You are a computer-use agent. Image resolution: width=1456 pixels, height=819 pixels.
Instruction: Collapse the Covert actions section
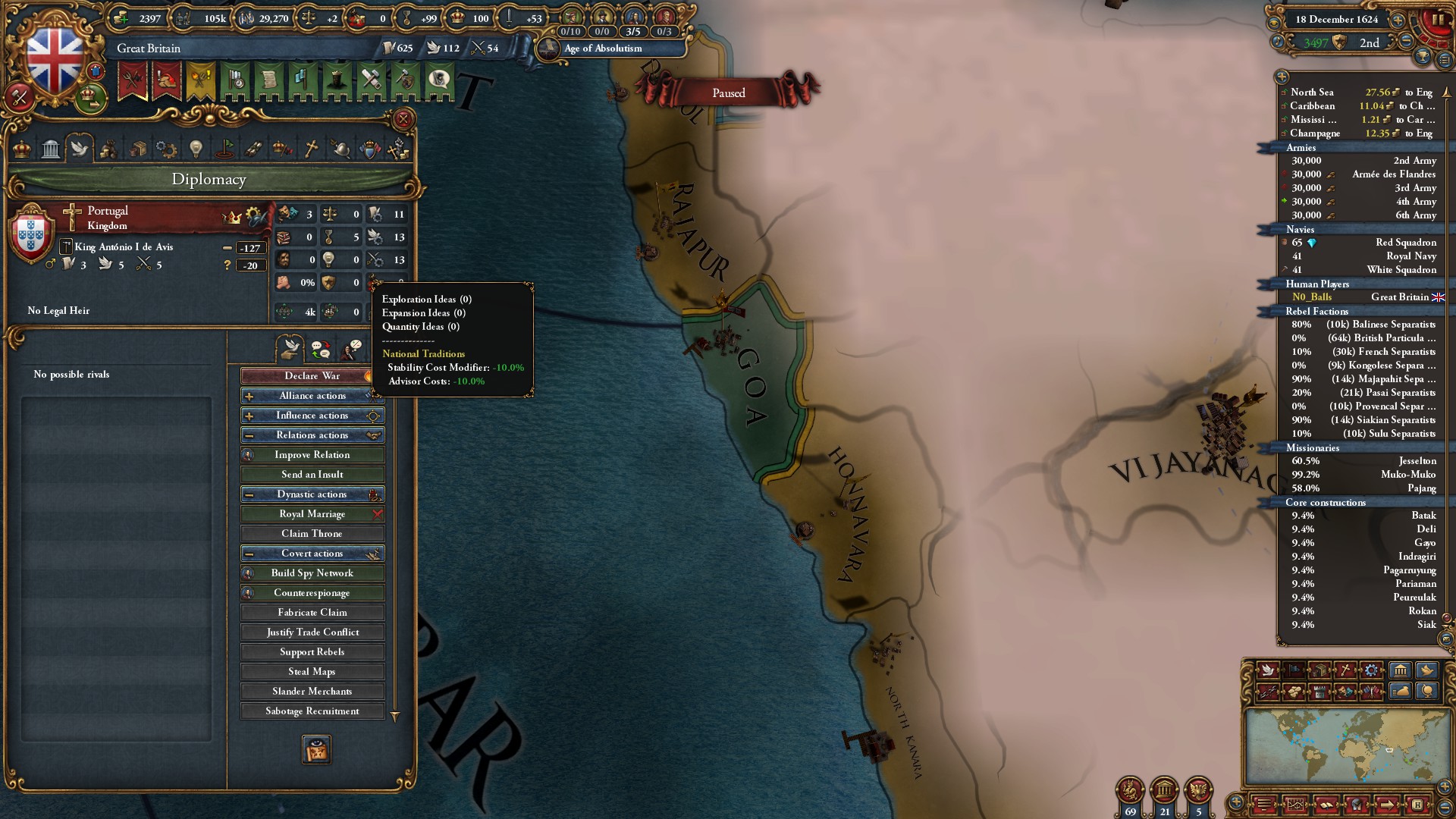[x=312, y=553]
